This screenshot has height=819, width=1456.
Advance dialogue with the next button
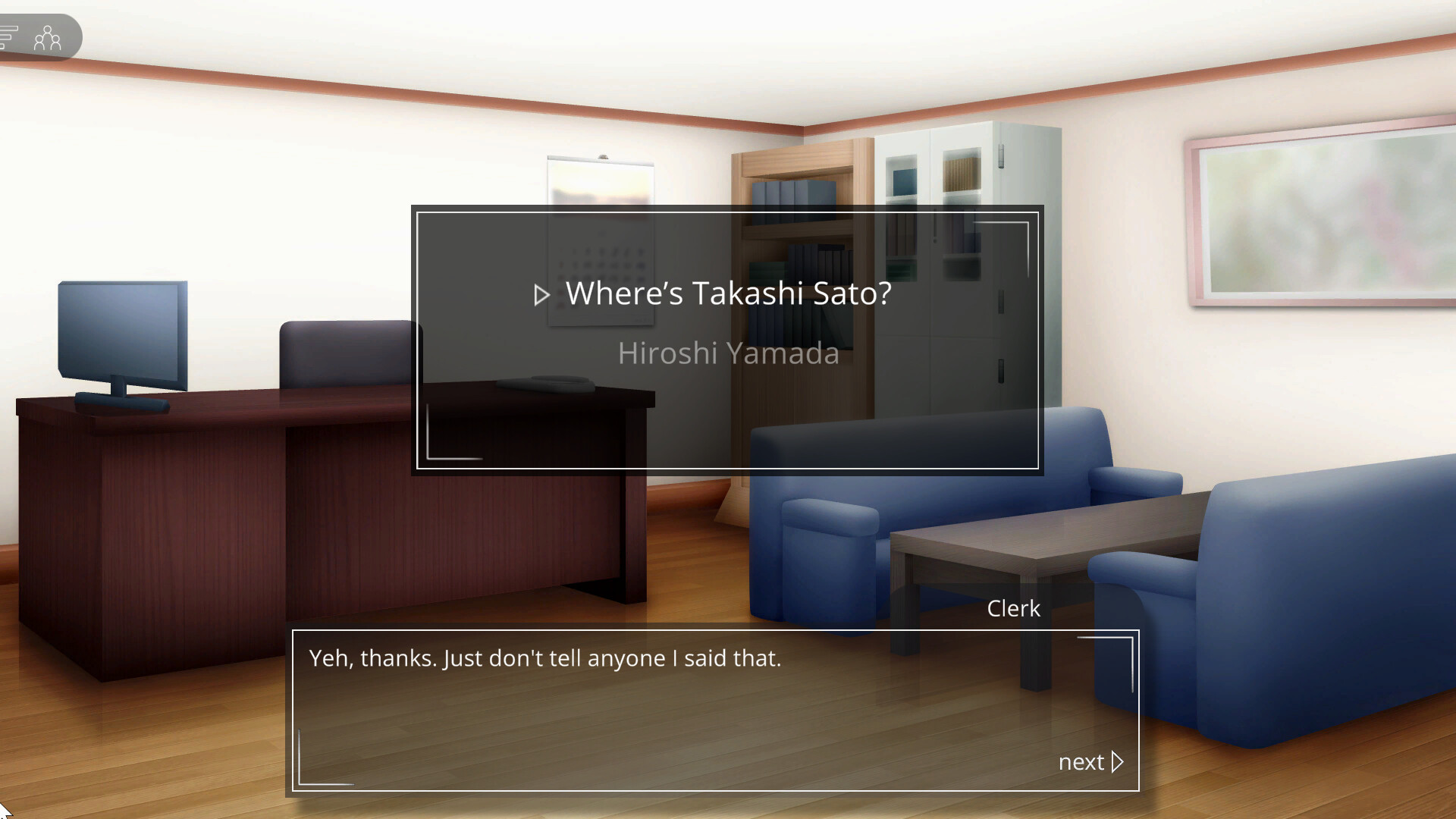[x=1090, y=761]
